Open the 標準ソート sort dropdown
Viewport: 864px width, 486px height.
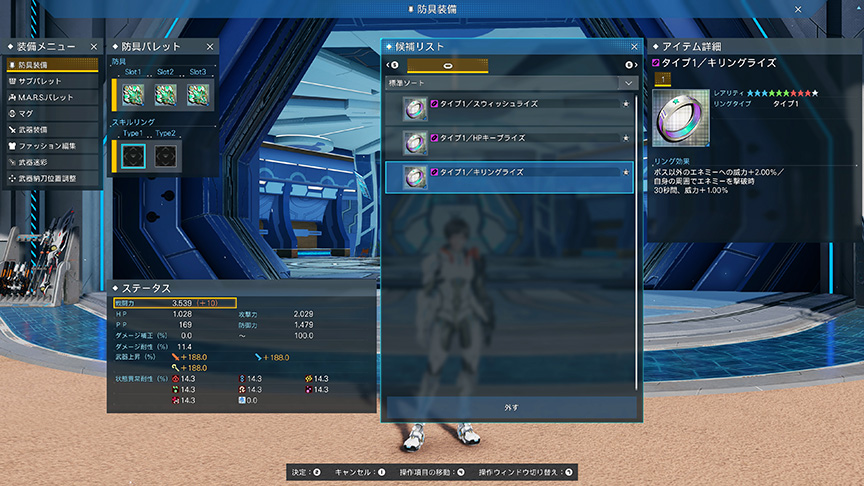511,83
